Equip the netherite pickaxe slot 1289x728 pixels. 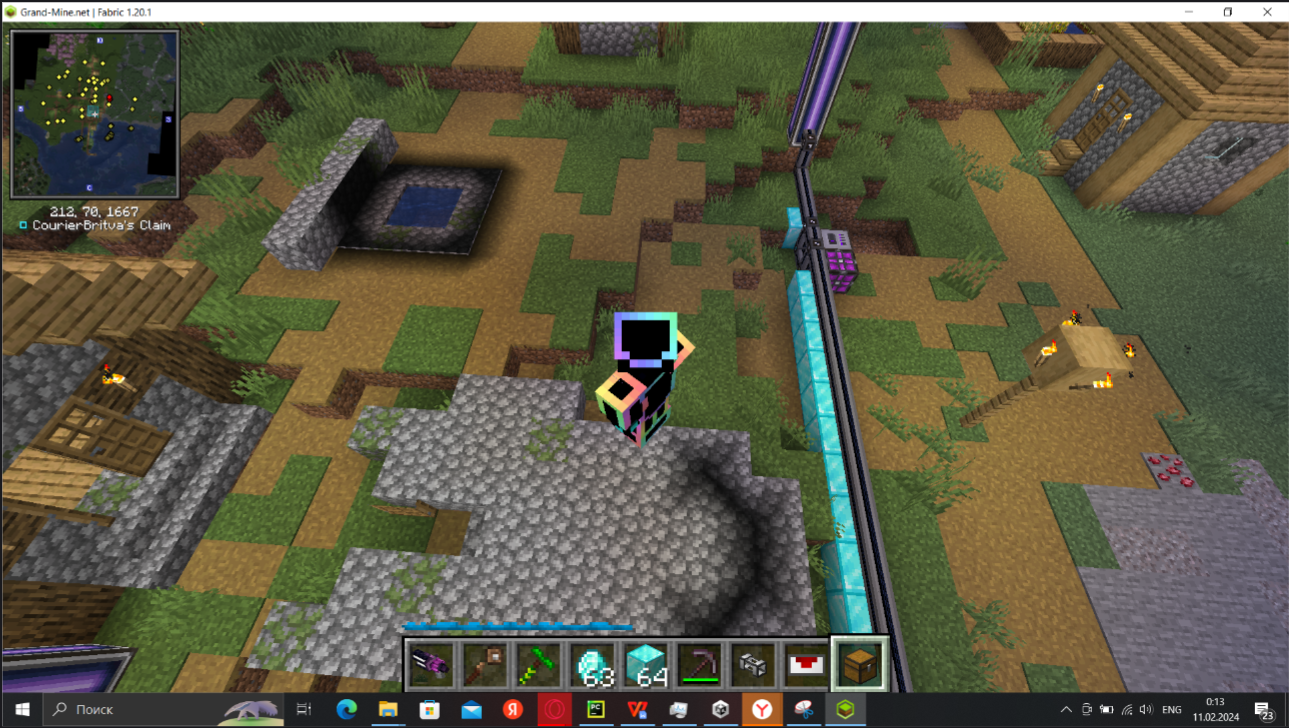click(x=700, y=664)
